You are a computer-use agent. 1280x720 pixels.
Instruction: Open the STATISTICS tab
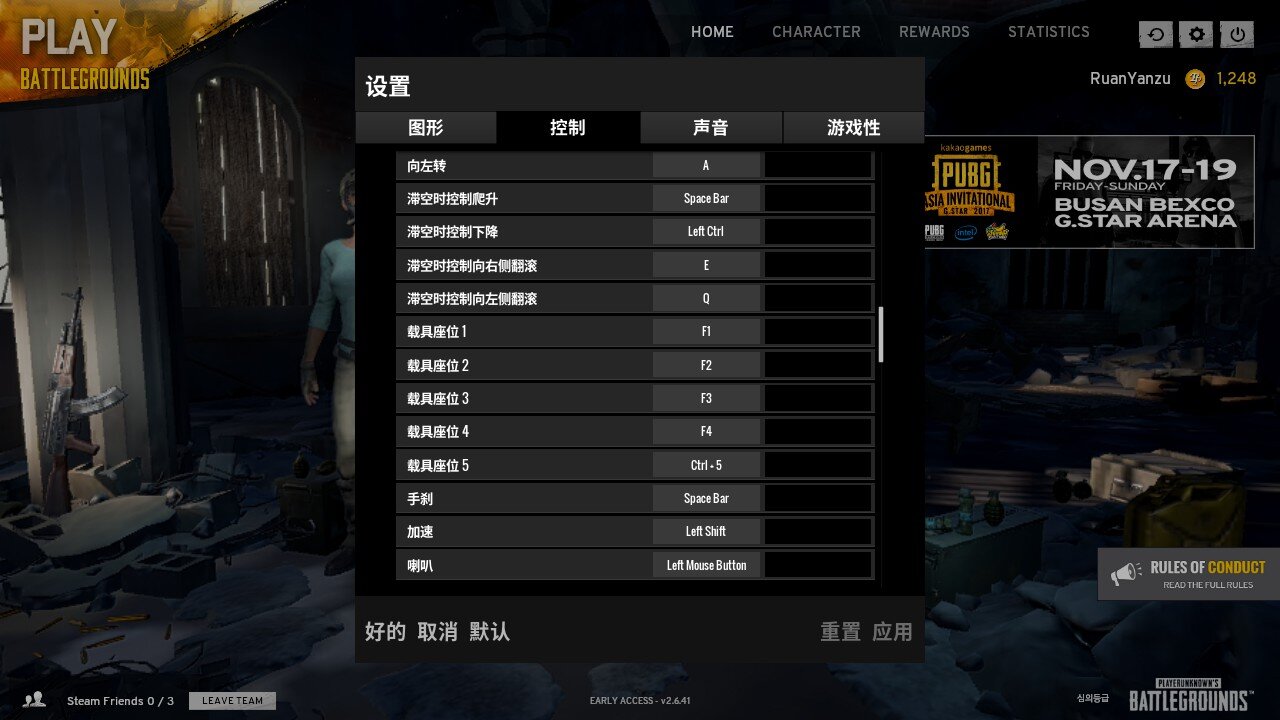(x=1049, y=32)
